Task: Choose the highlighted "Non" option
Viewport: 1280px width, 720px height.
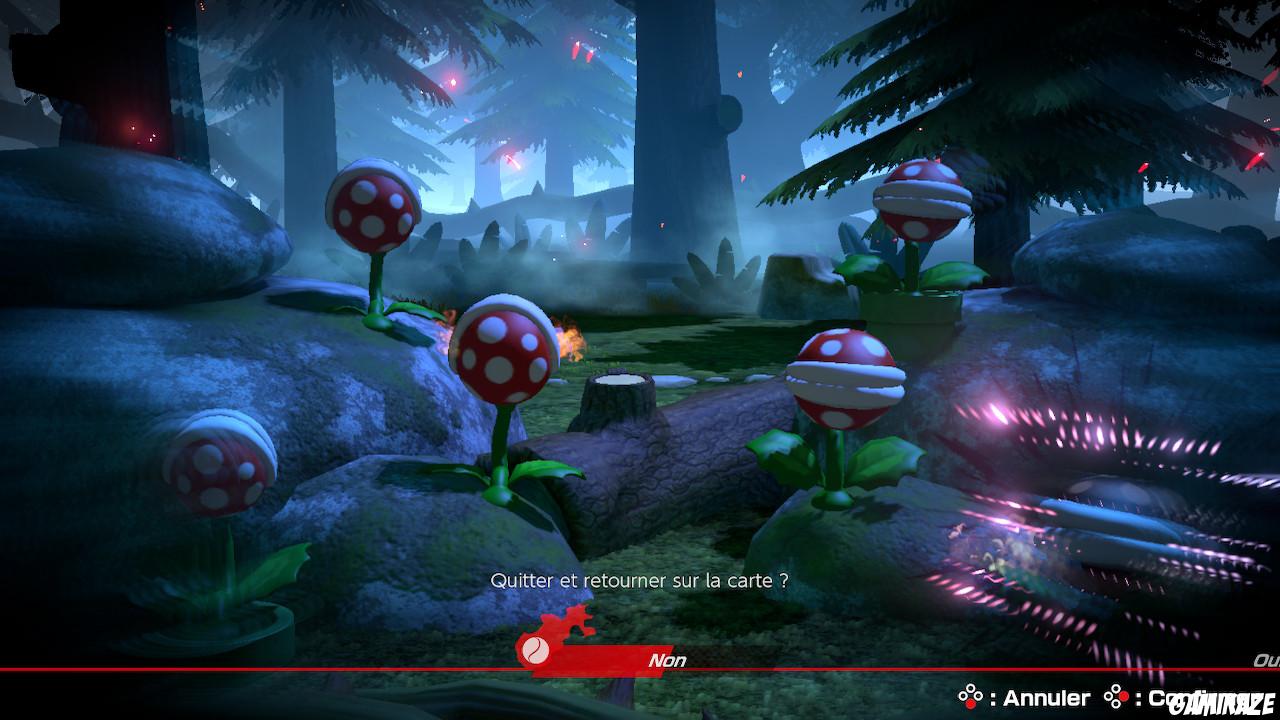Action: click(x=667, y=660)
